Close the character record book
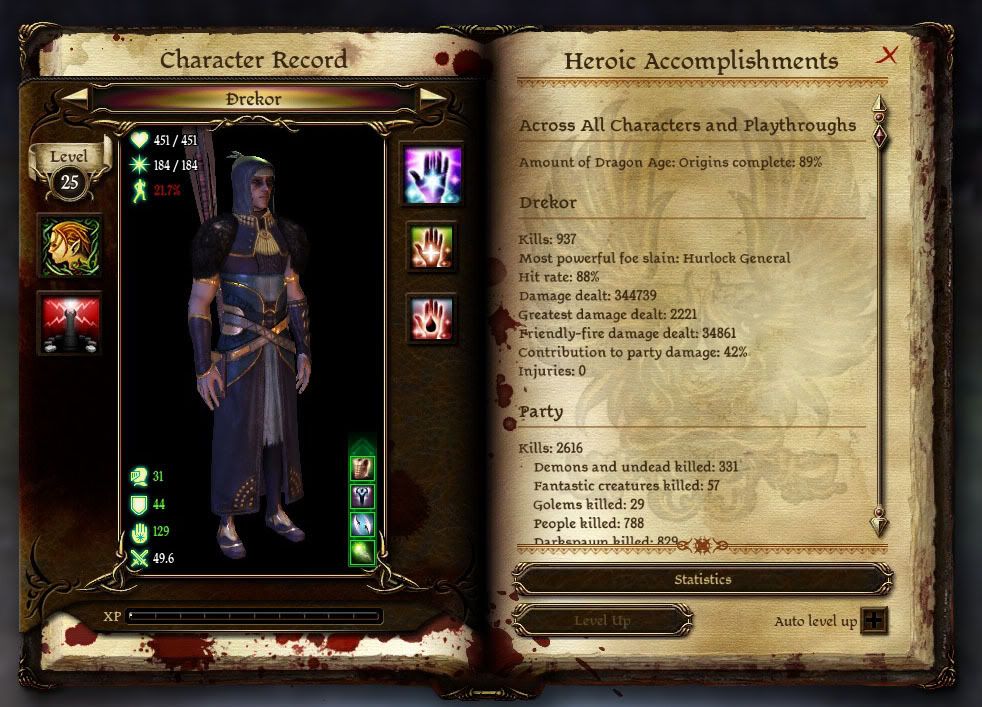982x707 pixels. click(x=886, y=55)
